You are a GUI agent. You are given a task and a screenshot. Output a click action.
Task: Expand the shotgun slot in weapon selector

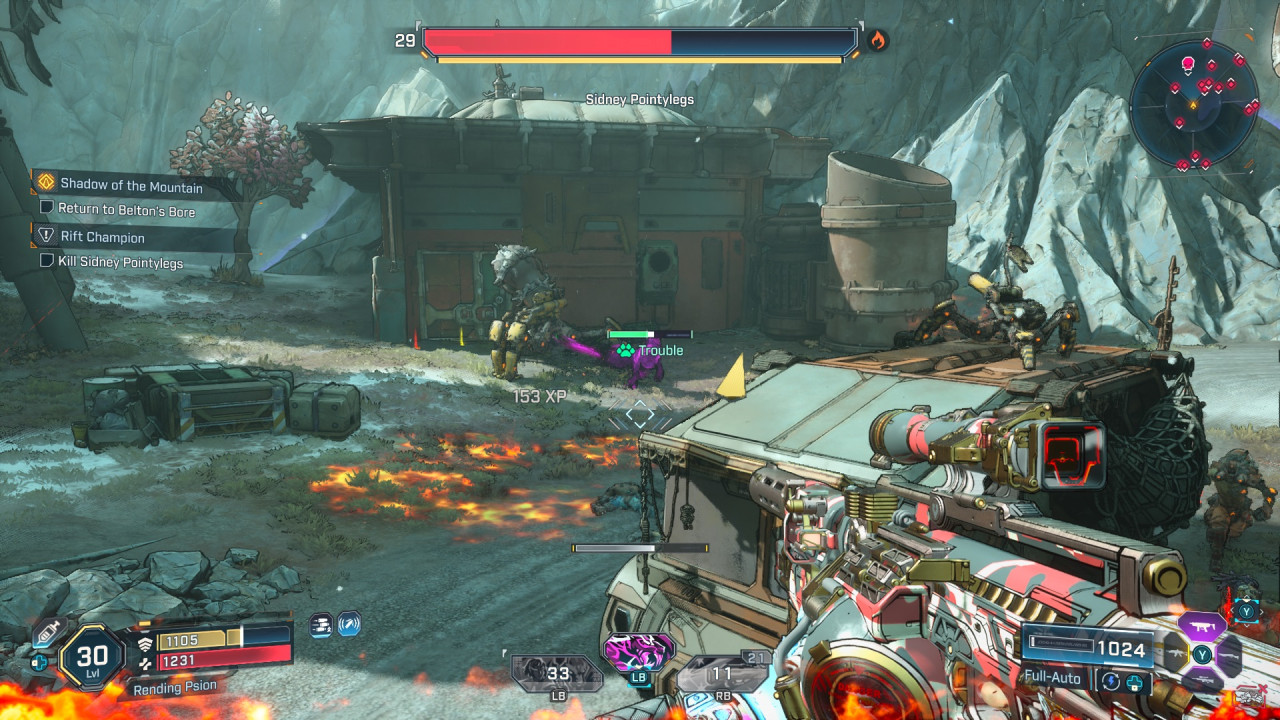click(x=1227, y=656)
